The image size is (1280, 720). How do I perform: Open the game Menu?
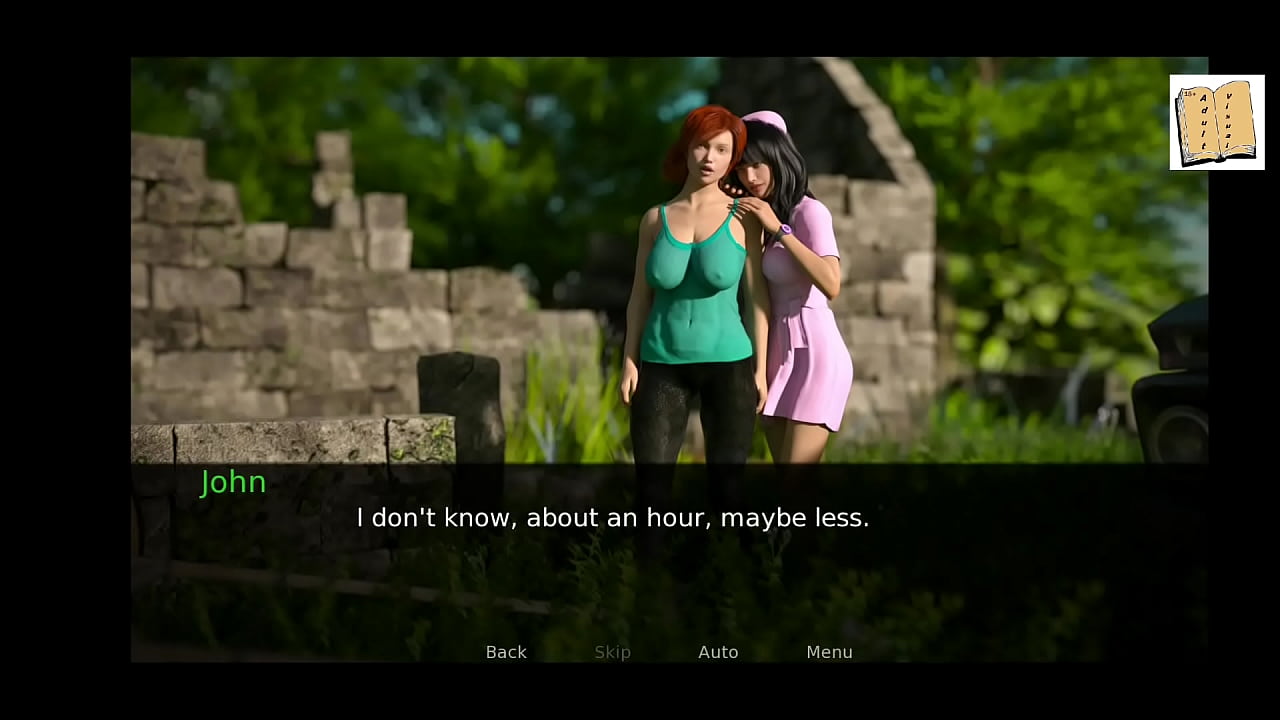[829, 652]
